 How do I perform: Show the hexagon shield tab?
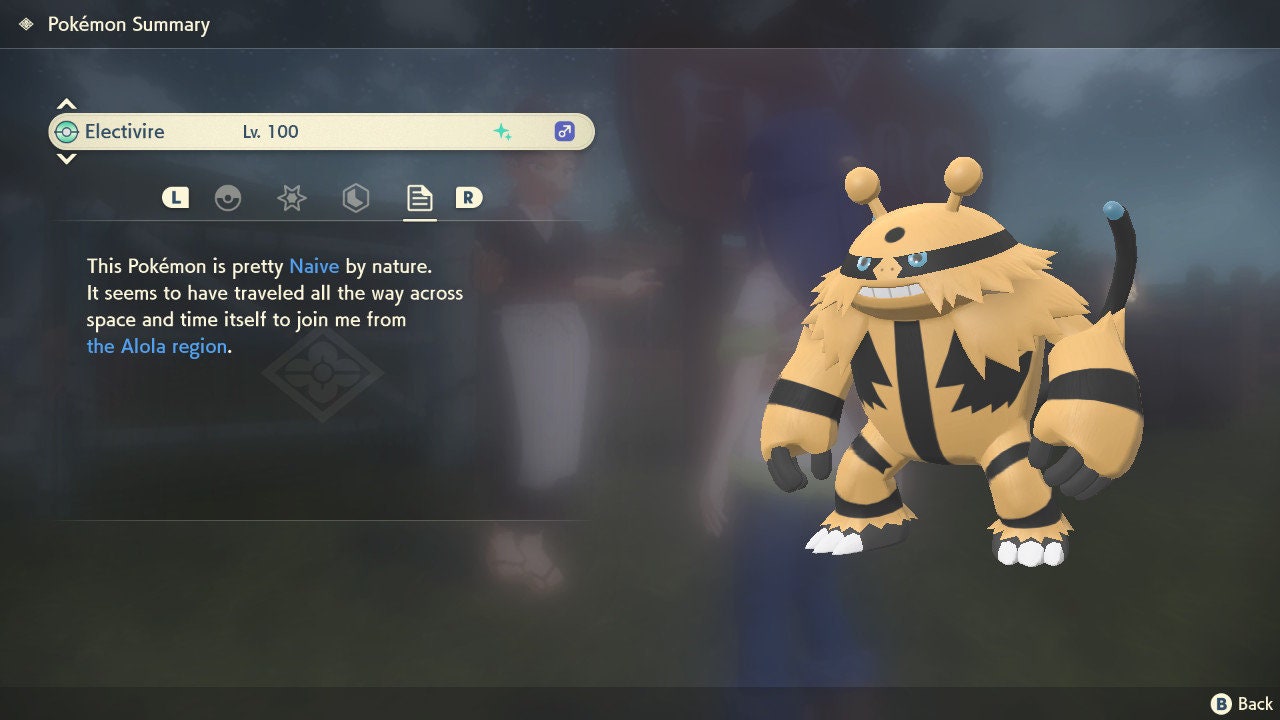point(355,198)
